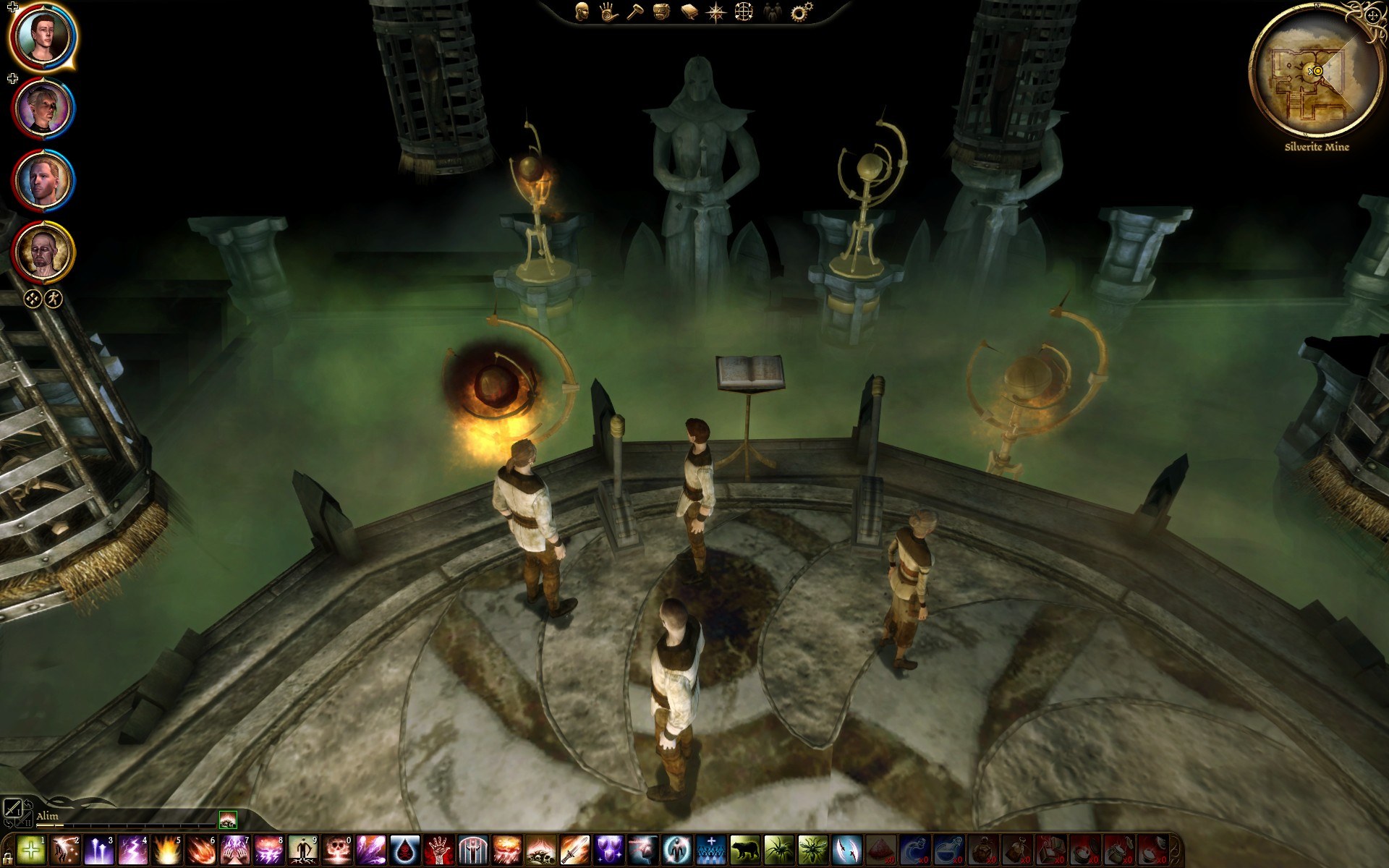
Task: Open the world map compass star icon
Action: click(x=716, y=12)
